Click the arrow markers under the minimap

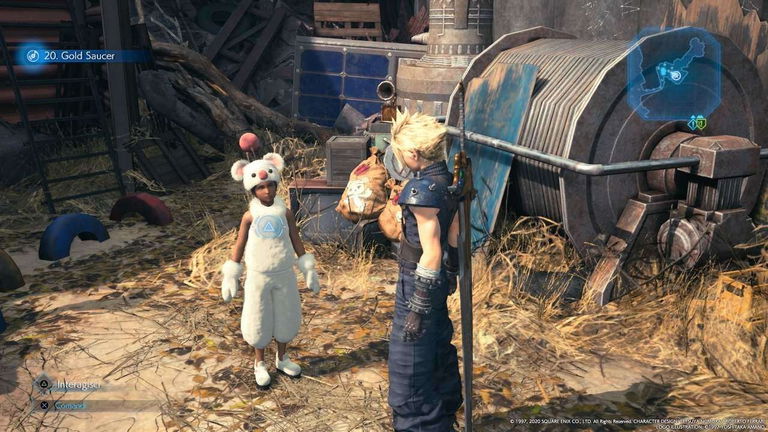tap(696, 123)
